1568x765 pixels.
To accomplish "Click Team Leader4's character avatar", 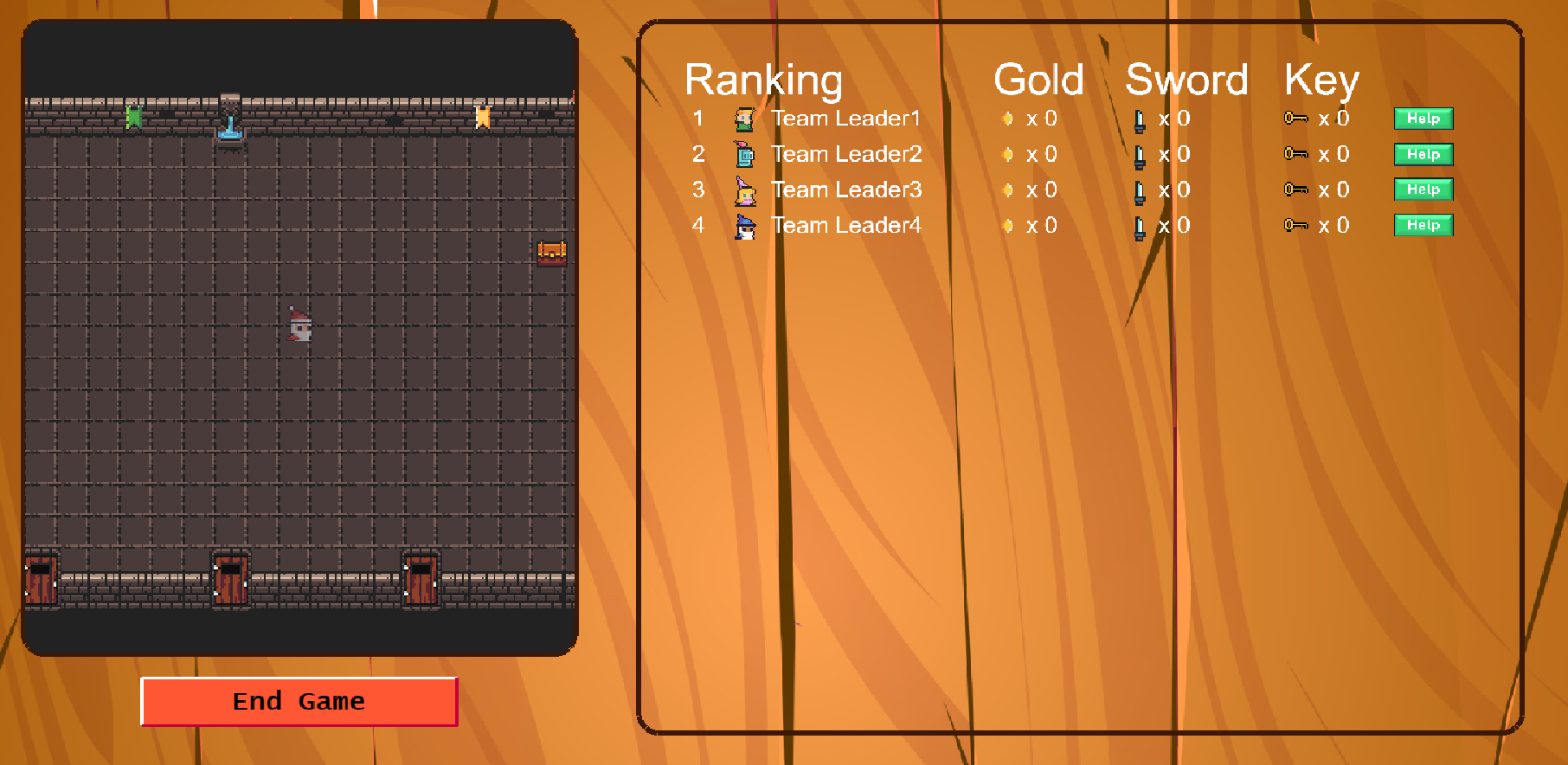I will pos(746,225).
